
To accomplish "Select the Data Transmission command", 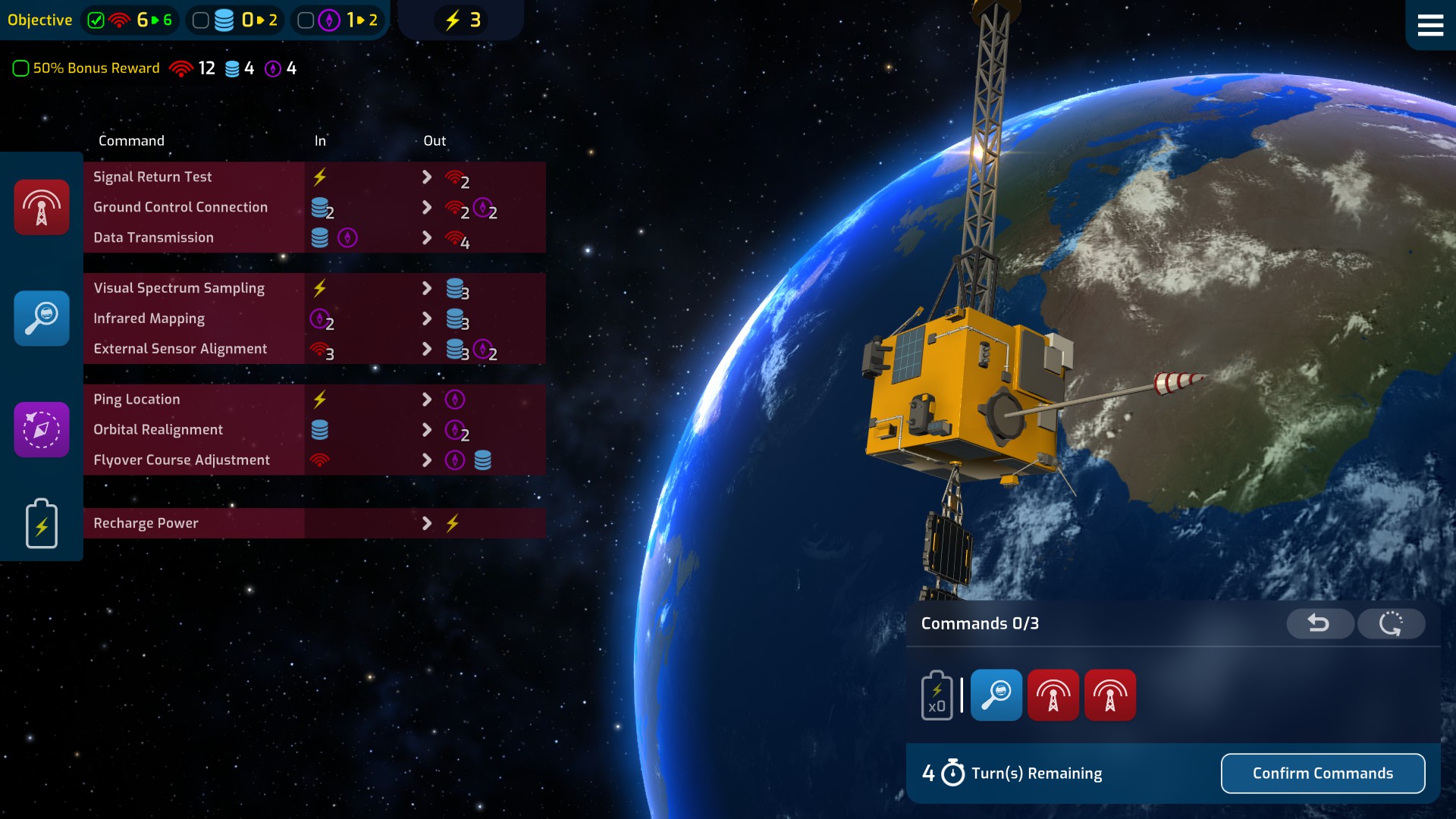I will pos(153,237).
